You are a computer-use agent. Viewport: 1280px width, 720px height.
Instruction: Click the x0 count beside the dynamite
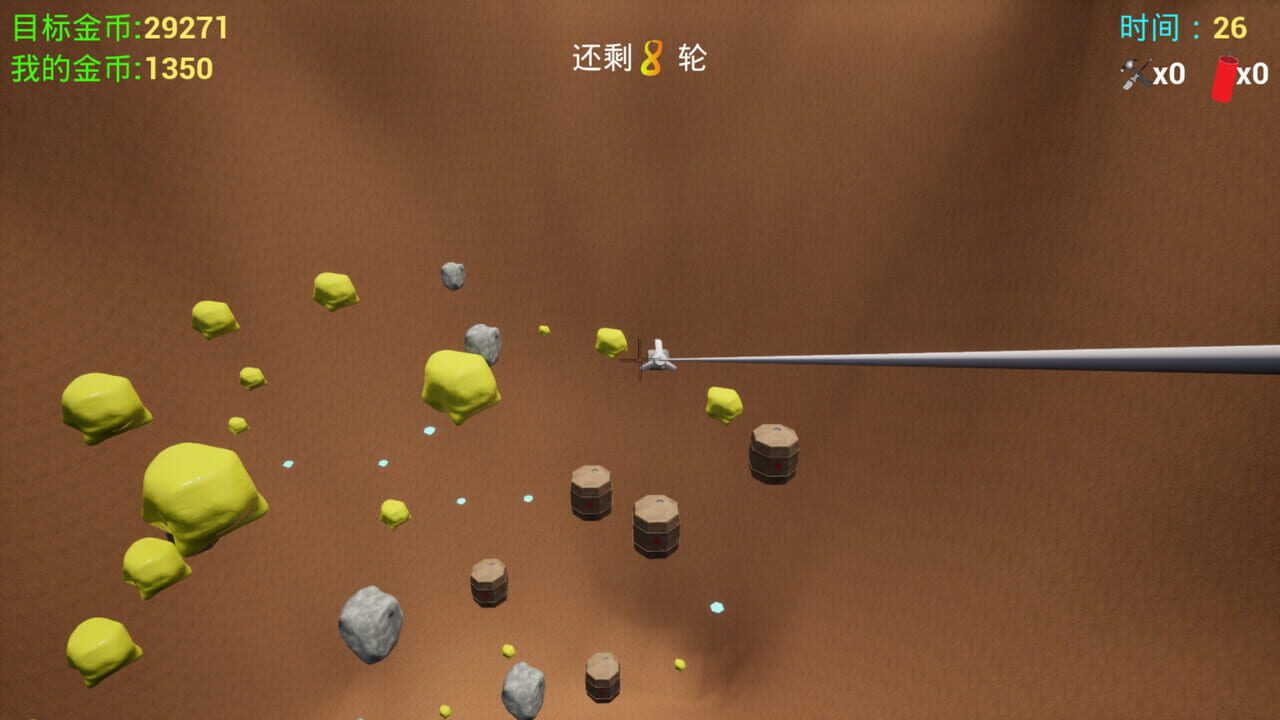pyautogui.click(x=1253, y=74)
